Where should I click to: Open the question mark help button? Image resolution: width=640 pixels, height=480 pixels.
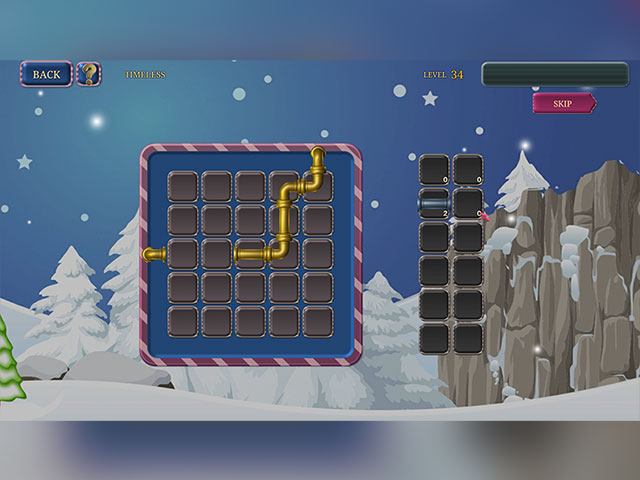pos(89,74)
